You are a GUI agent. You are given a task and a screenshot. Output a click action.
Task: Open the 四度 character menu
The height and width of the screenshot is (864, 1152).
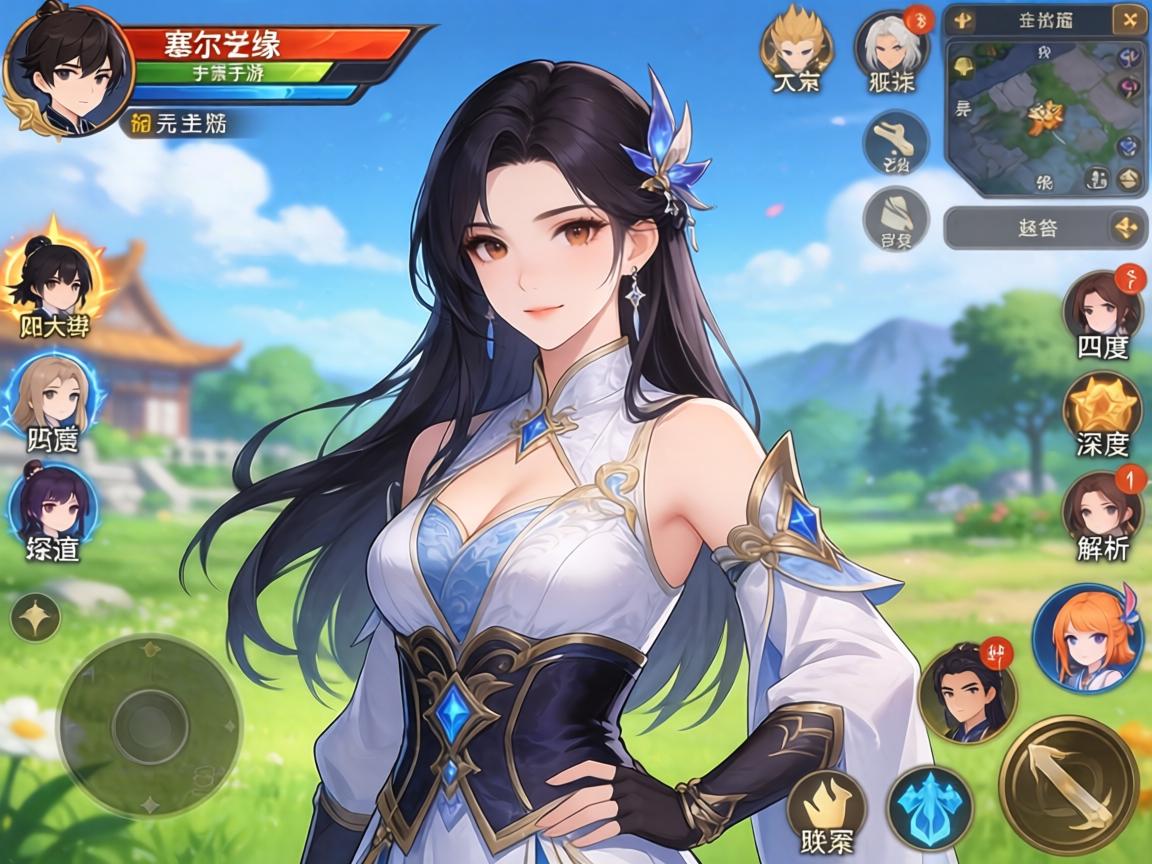click(1101, 308)
